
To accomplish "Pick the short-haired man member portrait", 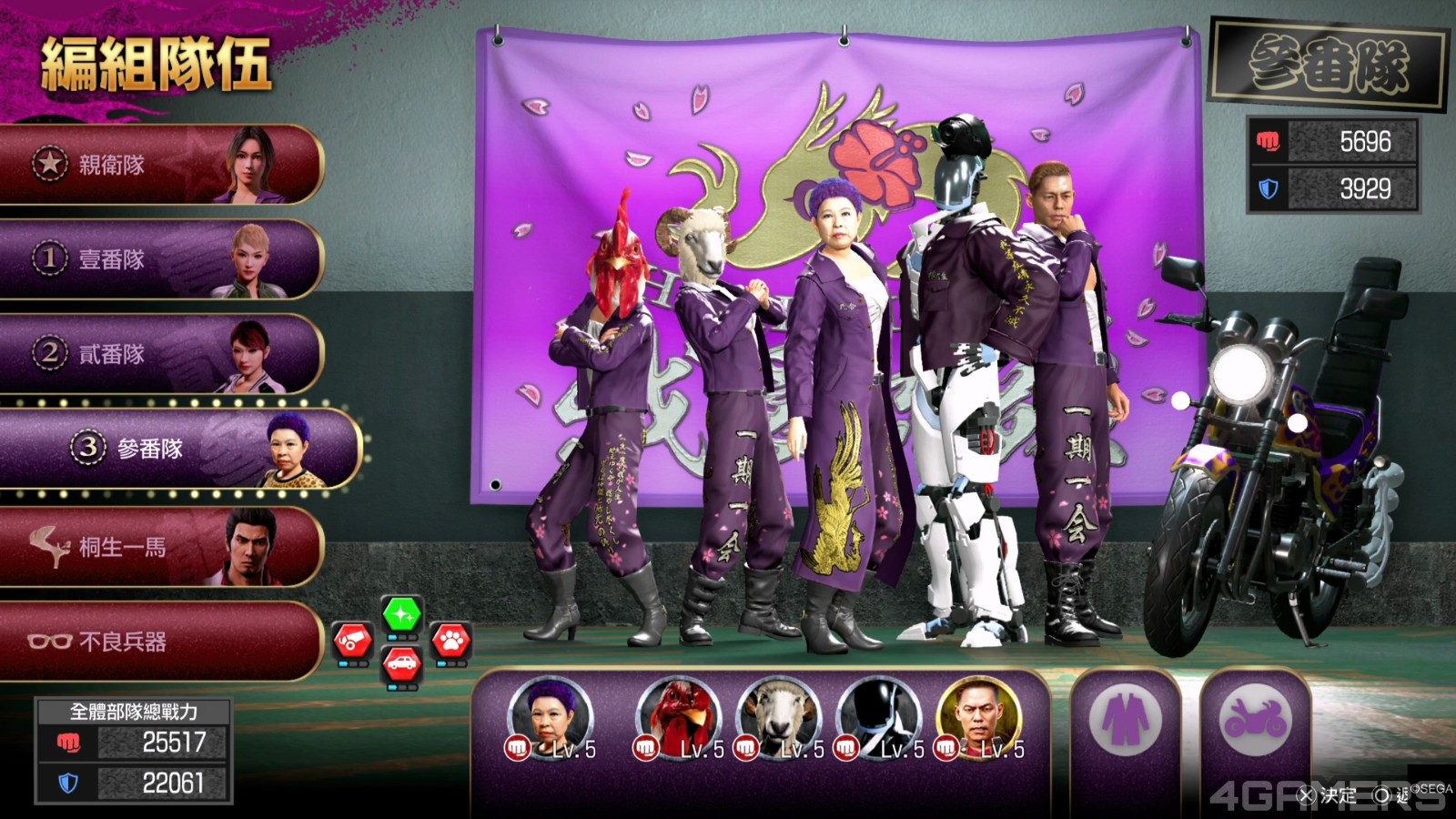I will (979, 720).
